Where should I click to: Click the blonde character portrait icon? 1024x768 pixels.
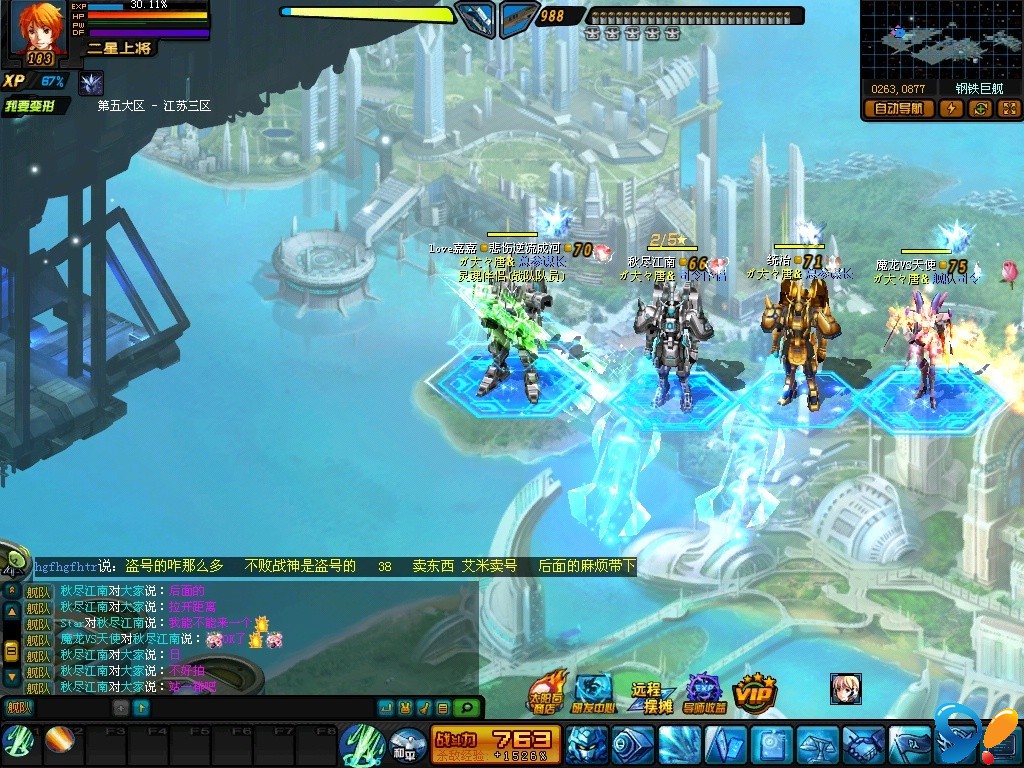(845, 688)
